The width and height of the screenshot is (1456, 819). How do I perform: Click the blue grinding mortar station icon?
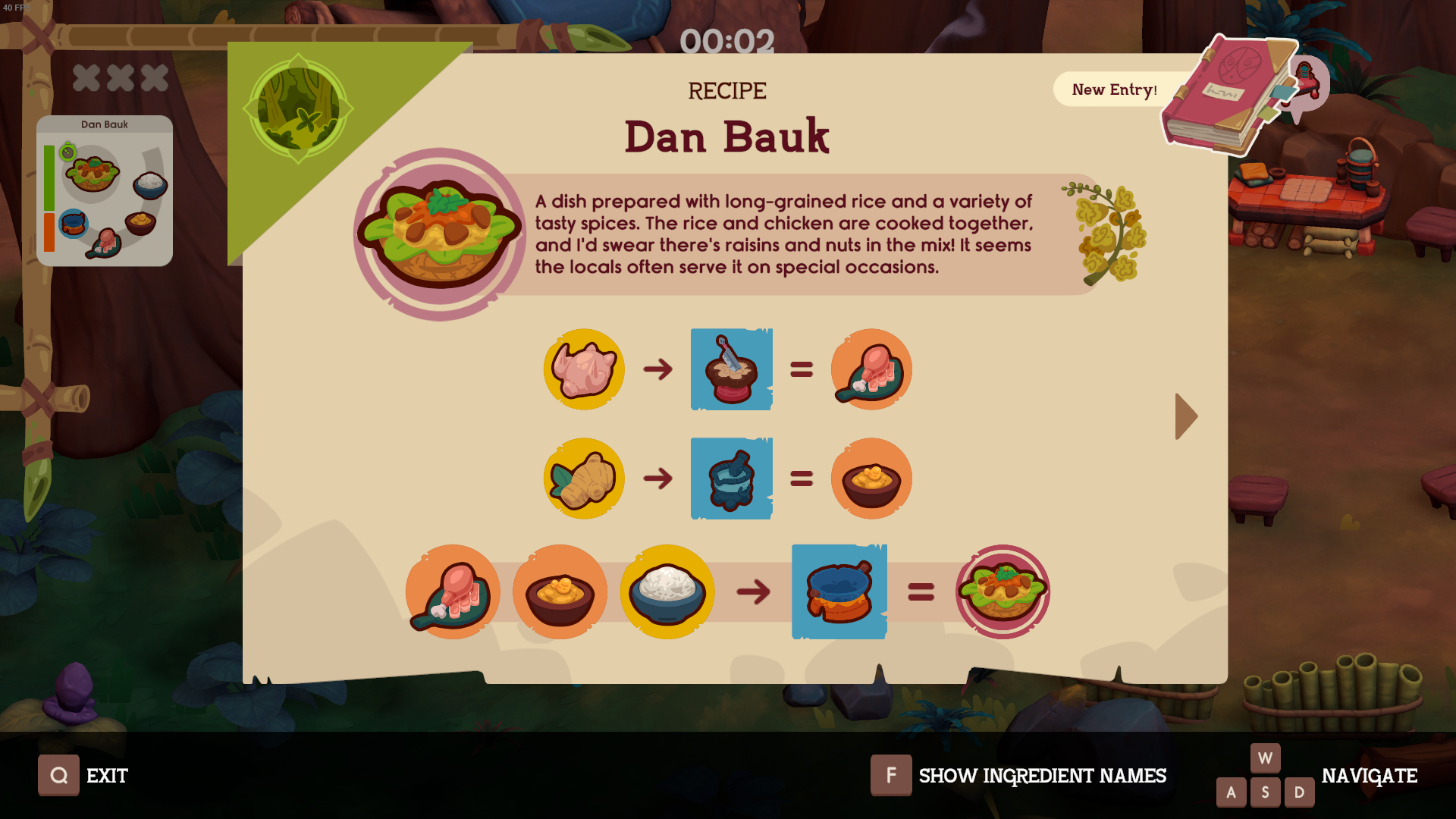point(730,479)
